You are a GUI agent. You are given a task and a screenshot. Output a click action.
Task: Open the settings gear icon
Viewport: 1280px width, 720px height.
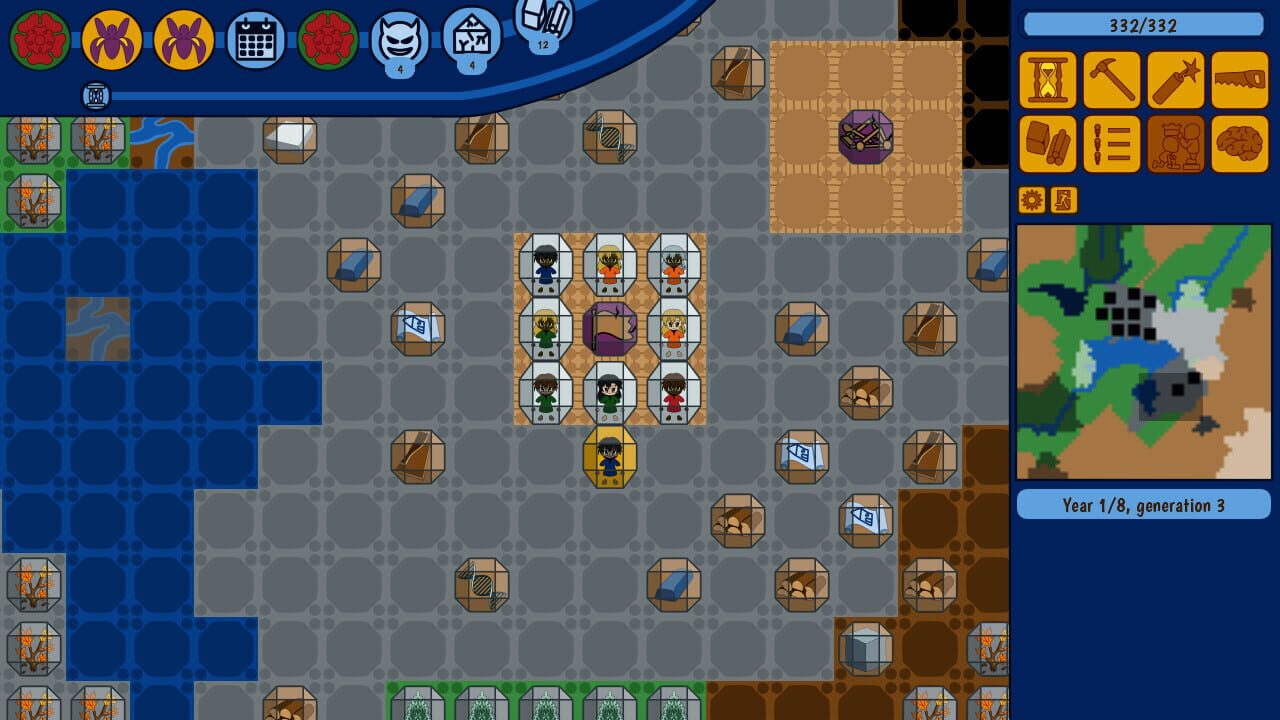click(x=1032, y=200)
